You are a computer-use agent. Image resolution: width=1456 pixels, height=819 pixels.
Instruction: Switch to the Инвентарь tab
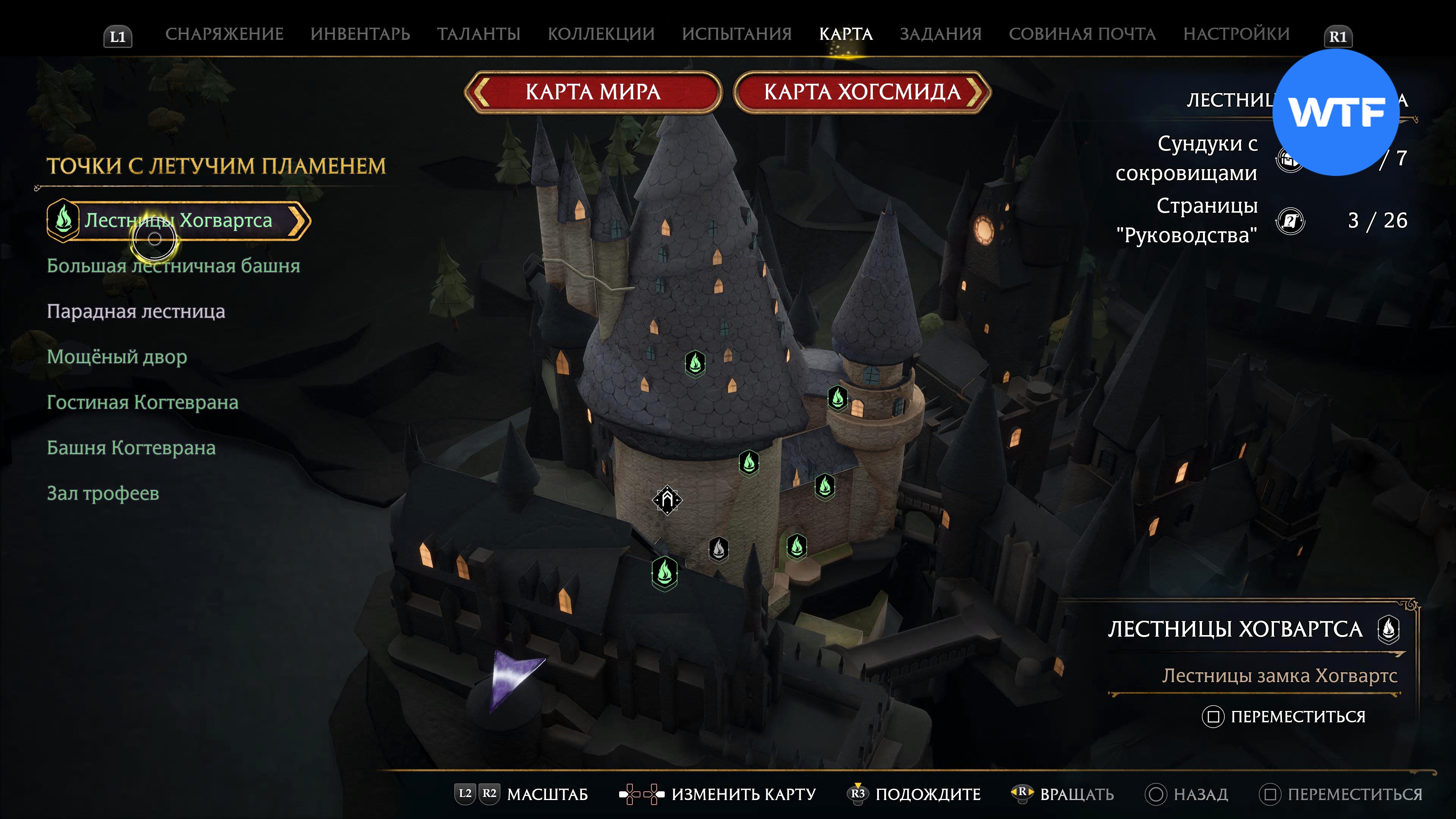pyautogui.click(x=360, y=34)
